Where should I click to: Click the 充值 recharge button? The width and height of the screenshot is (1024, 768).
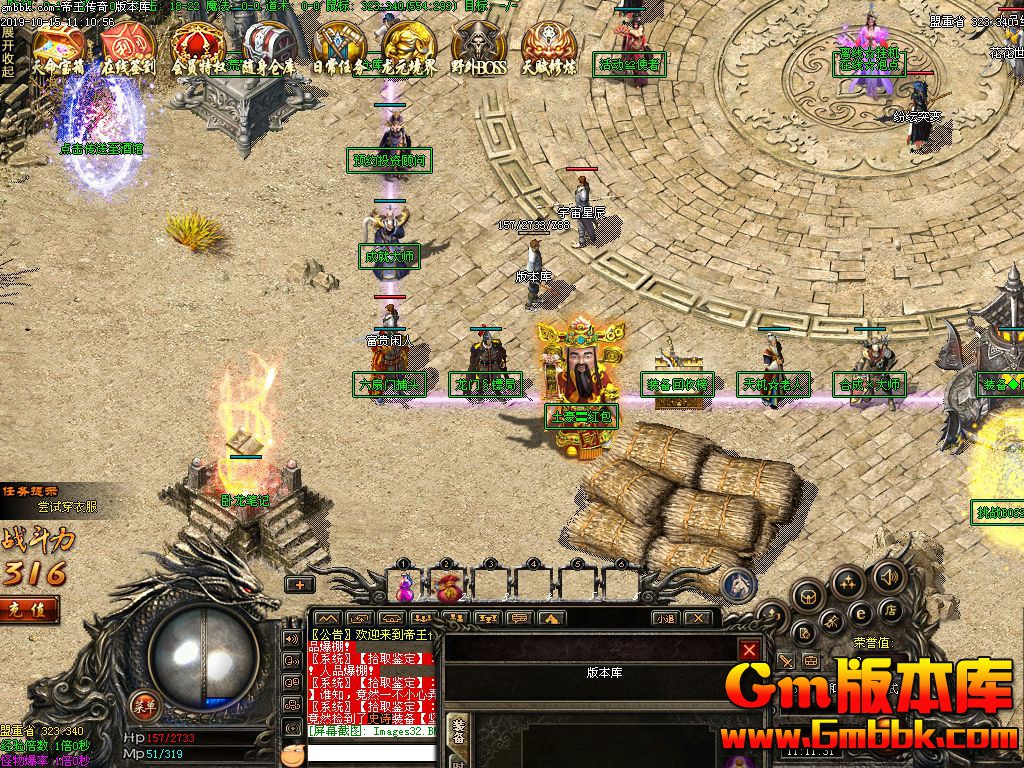tap(27, 609)
